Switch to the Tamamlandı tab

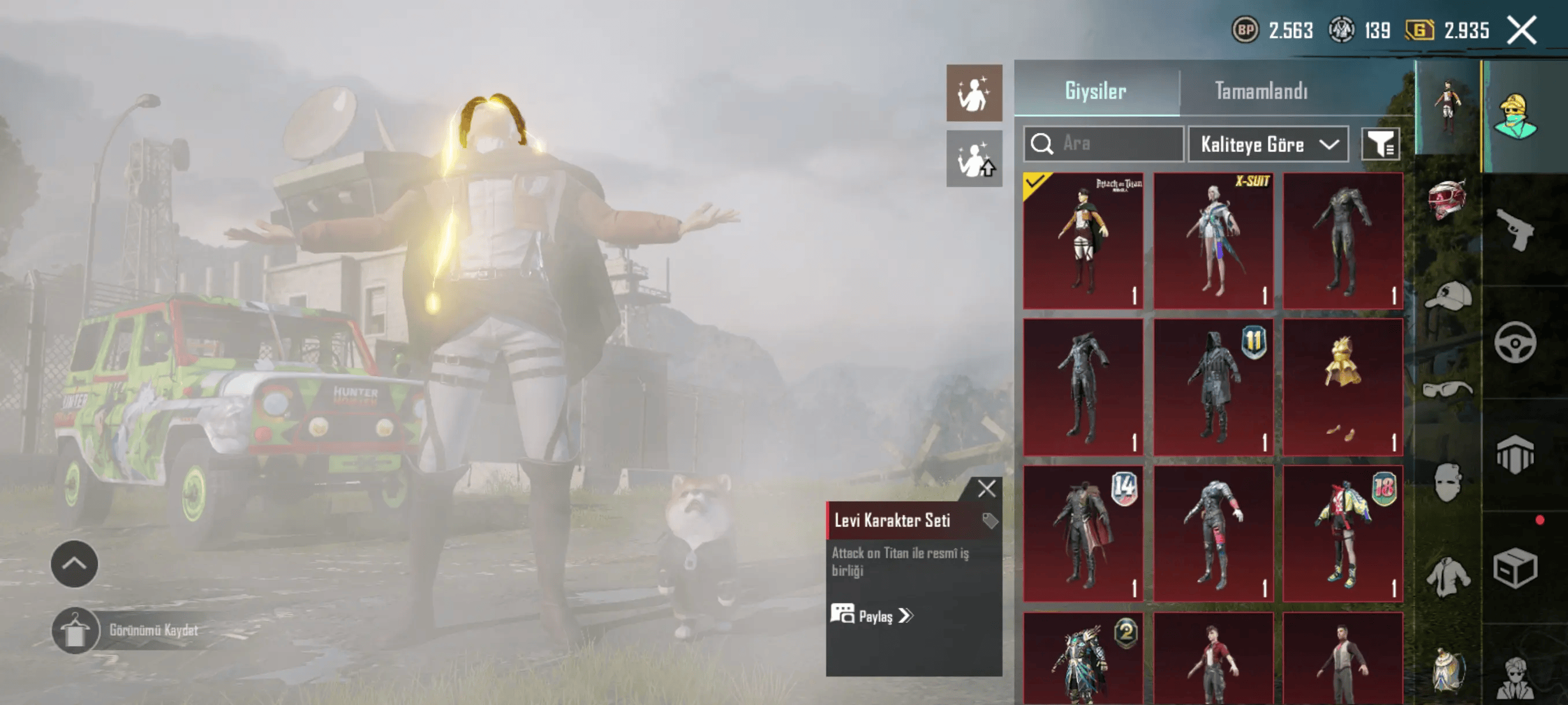(x=1260, y=91)
